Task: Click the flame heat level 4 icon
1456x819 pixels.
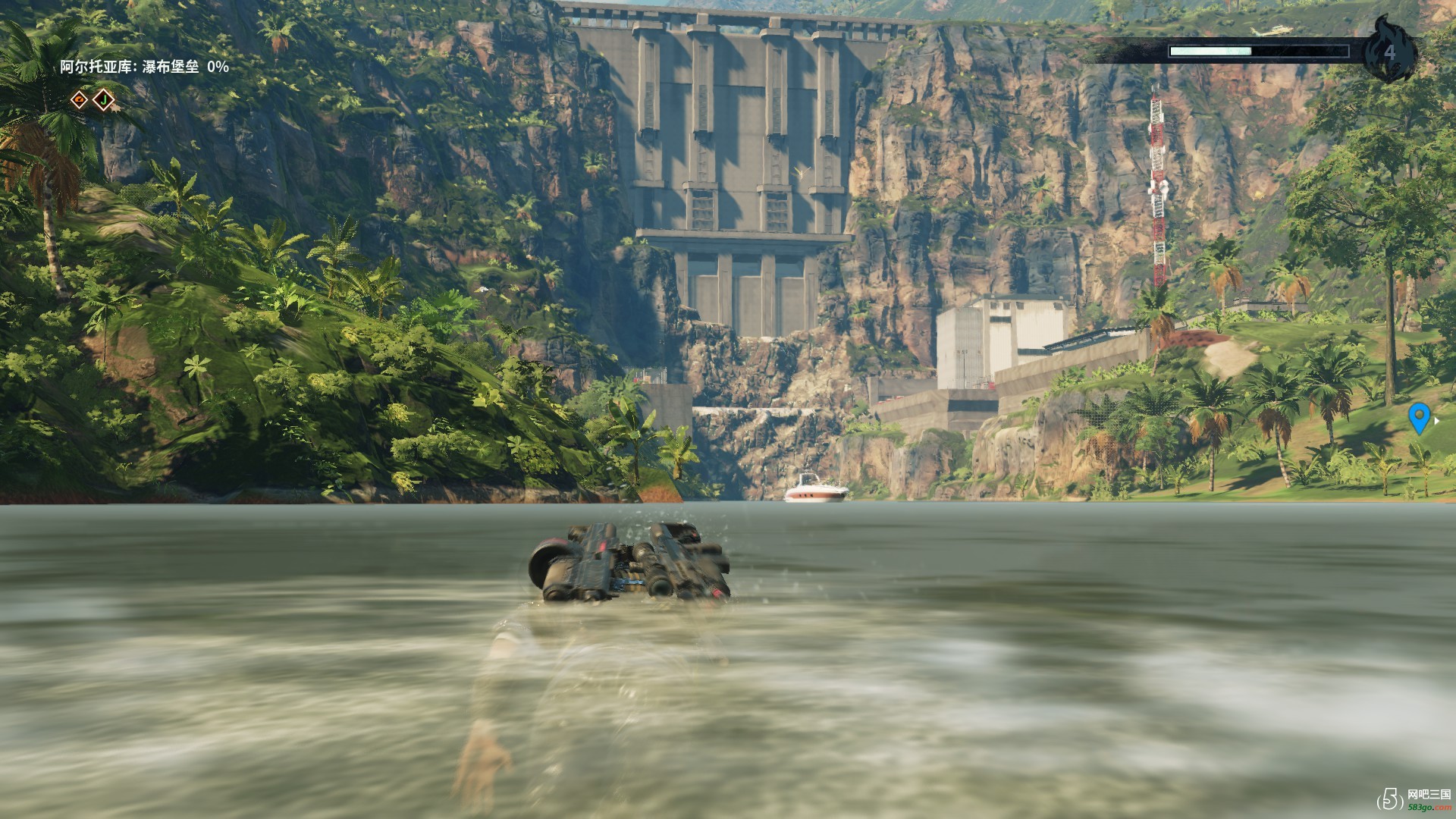Action: point(1389,51)
